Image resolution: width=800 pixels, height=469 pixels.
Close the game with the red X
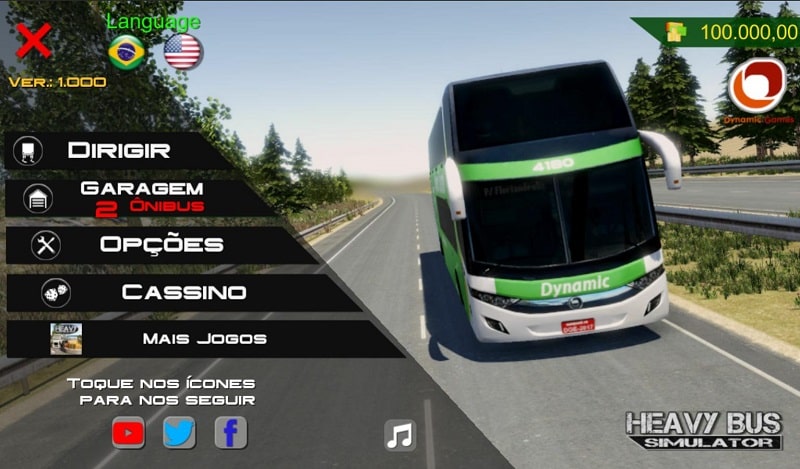click(34, 41)
